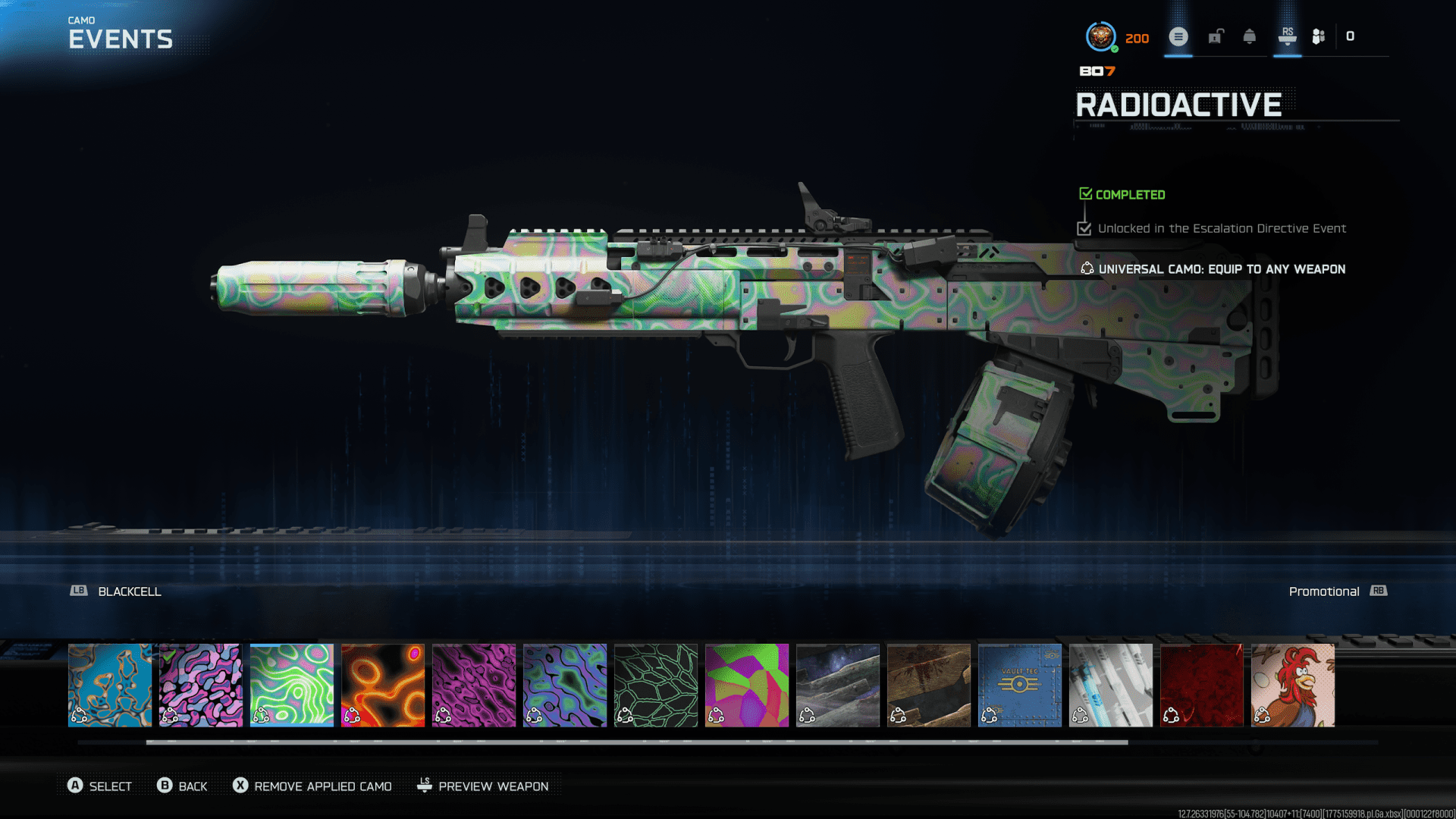This screenshot has height=819, width=1456.
Task: Open the player profile emblem
Action: (x=1100, y=36)
